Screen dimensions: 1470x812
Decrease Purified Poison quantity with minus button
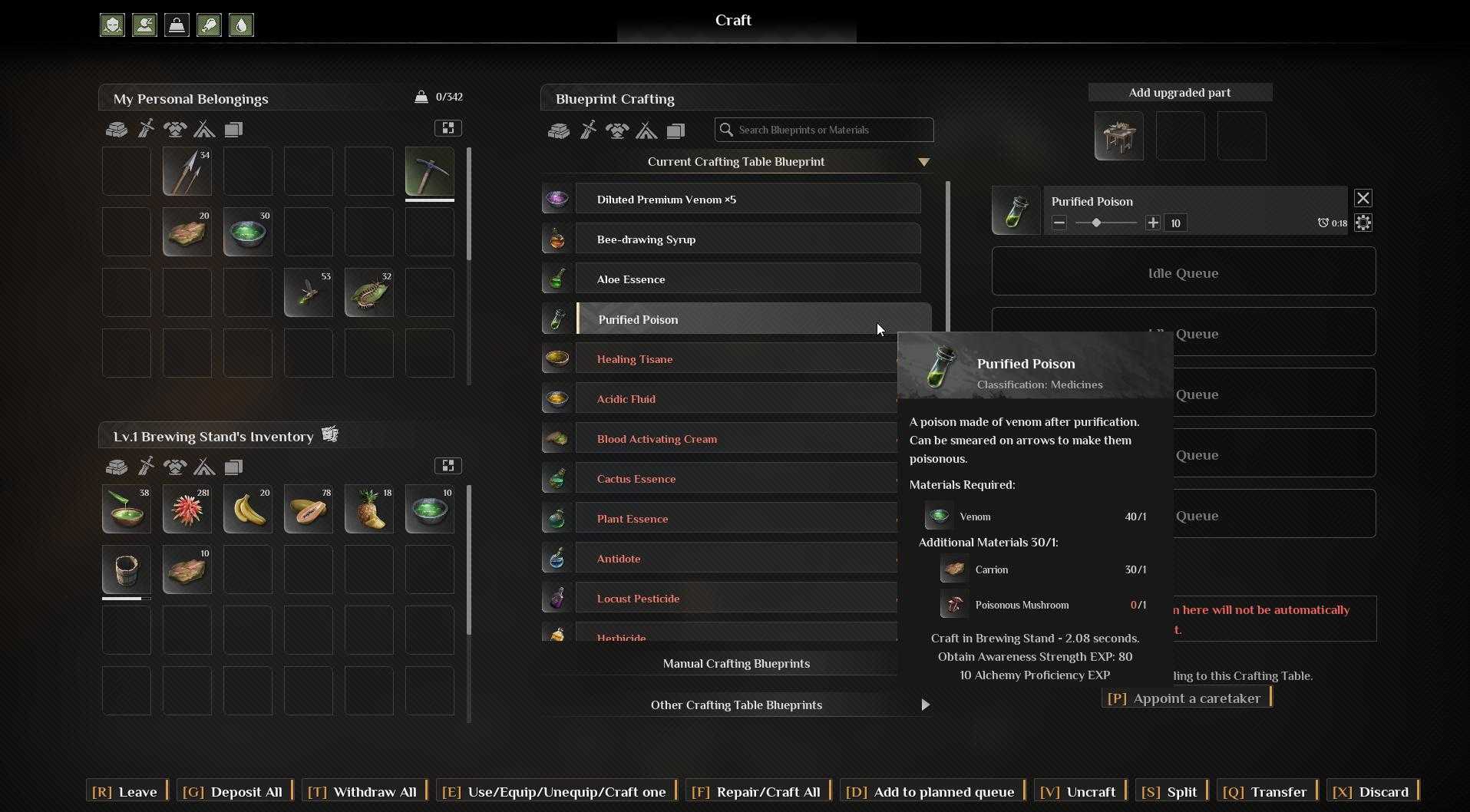1059,223
